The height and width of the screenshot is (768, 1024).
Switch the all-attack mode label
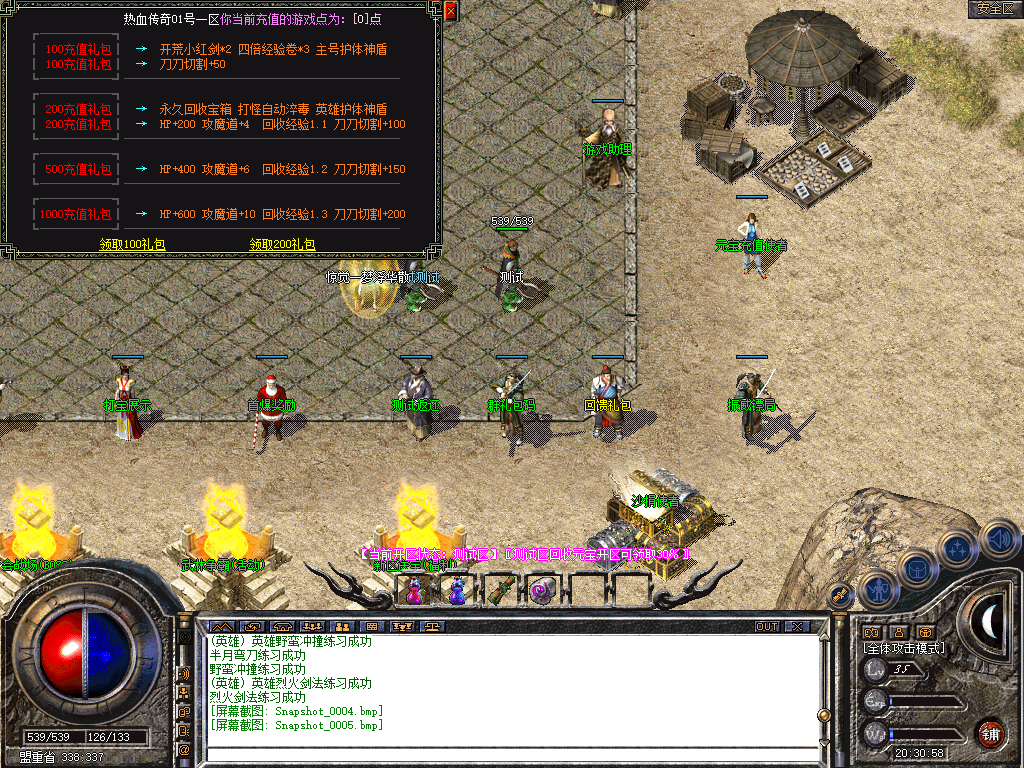tap(903, 648)
